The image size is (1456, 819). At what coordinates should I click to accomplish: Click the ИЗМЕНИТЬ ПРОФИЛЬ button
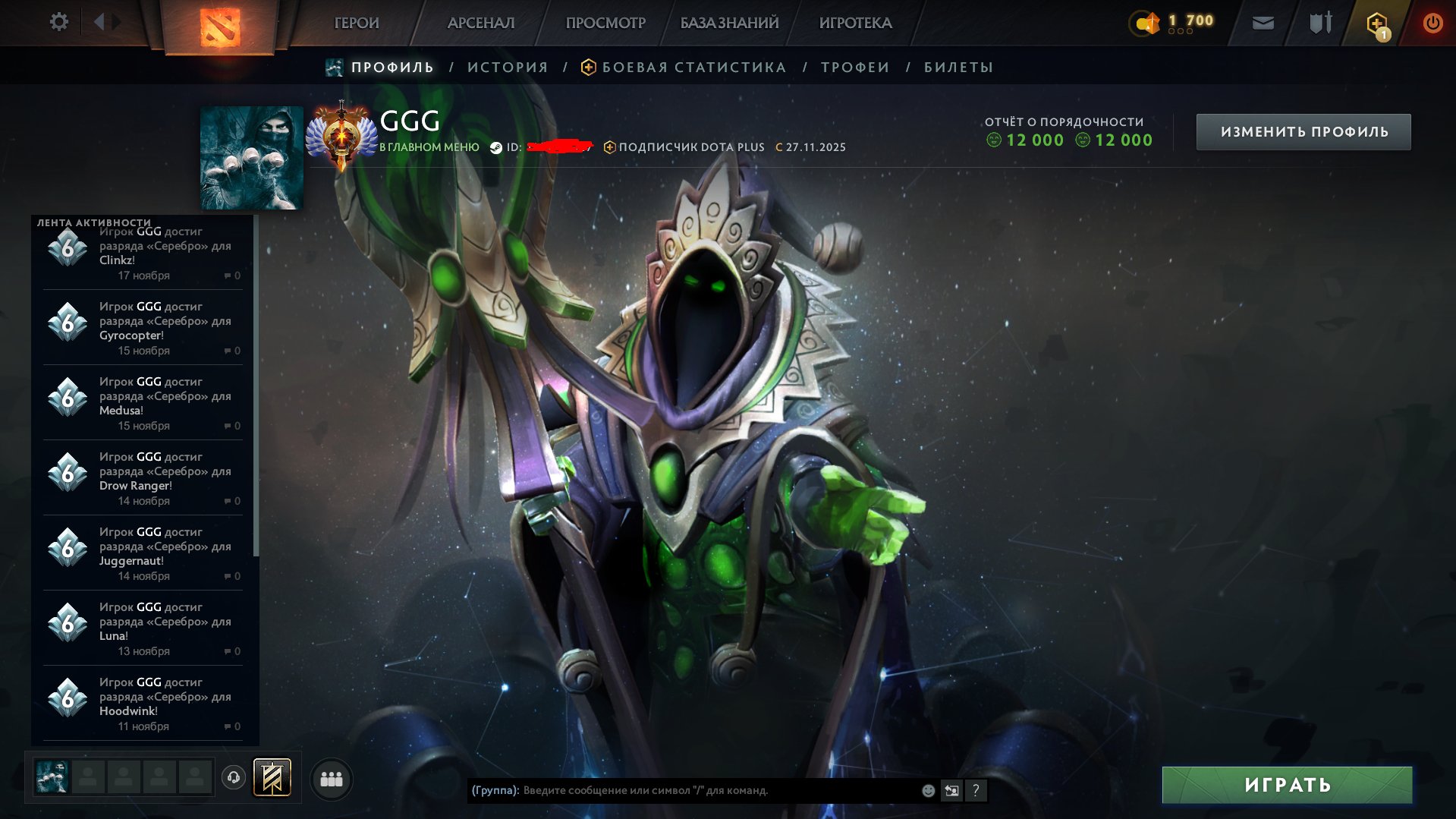(1303, 131)
